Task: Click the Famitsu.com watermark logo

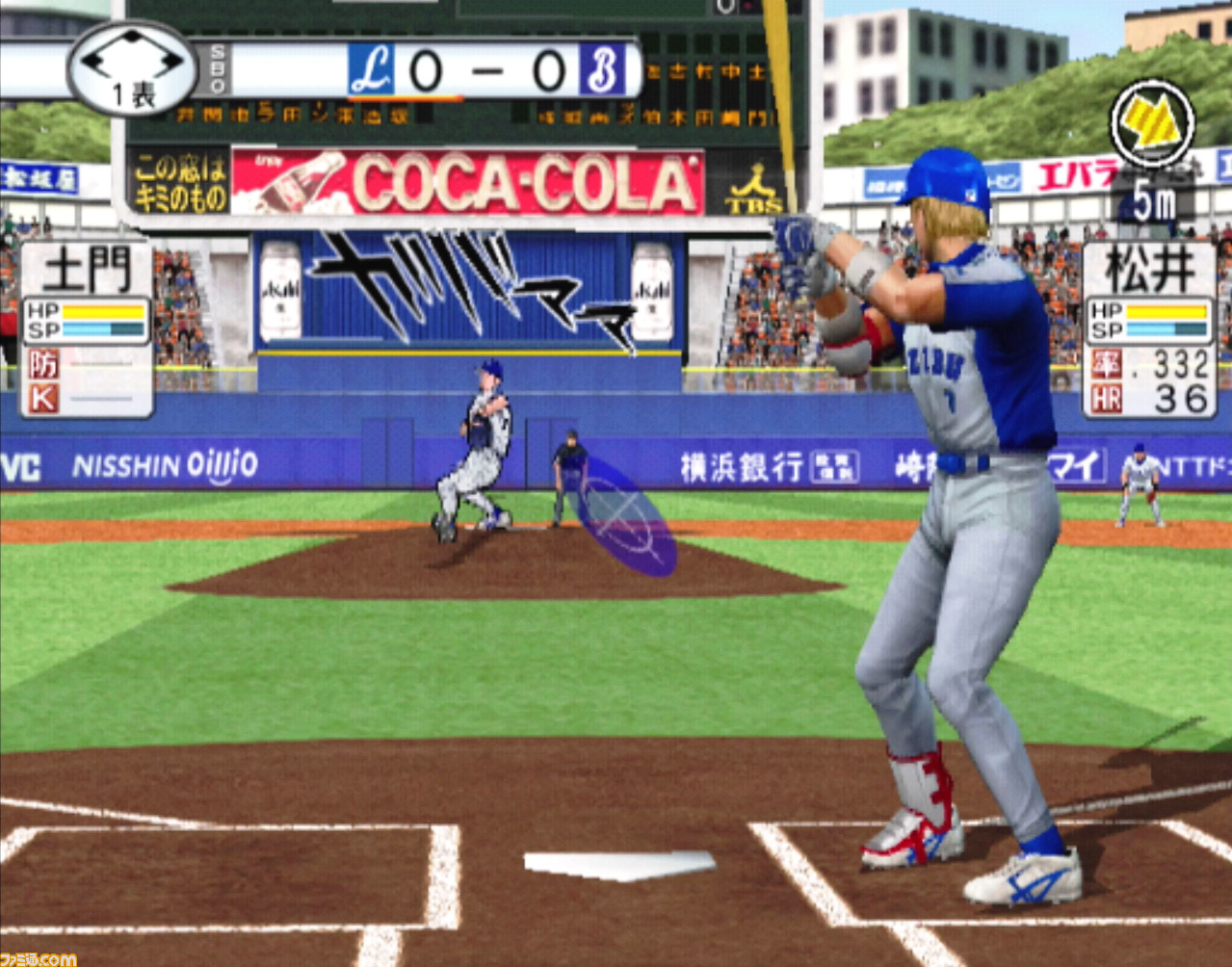Action: [39, 958]
